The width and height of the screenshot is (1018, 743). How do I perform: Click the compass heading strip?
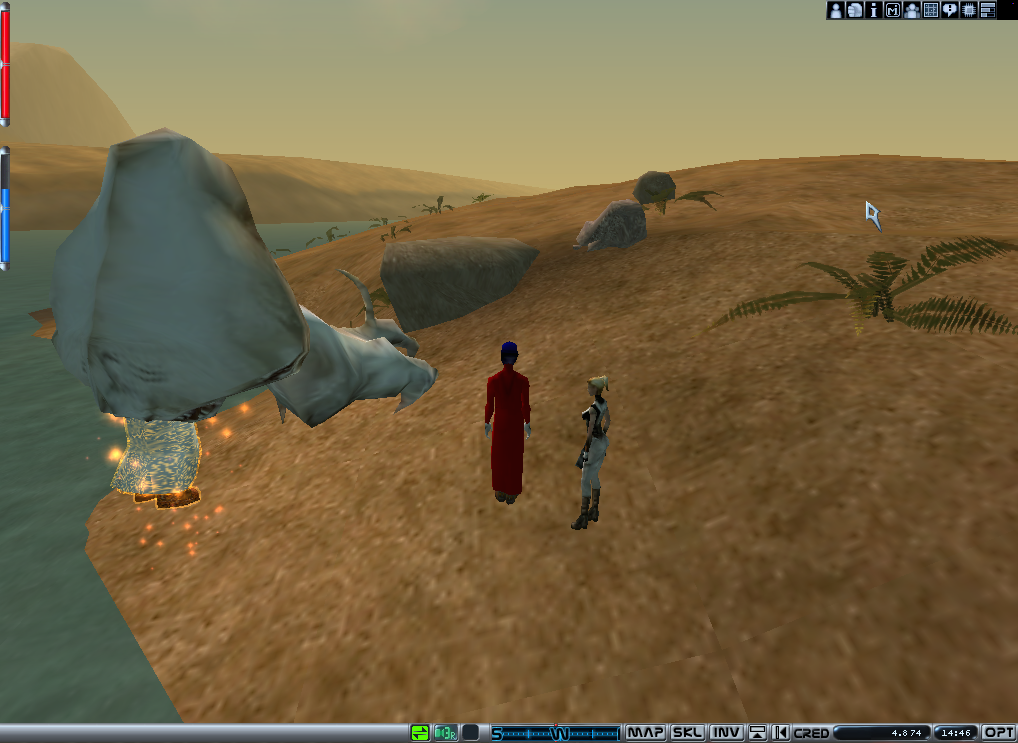(556, 733)
